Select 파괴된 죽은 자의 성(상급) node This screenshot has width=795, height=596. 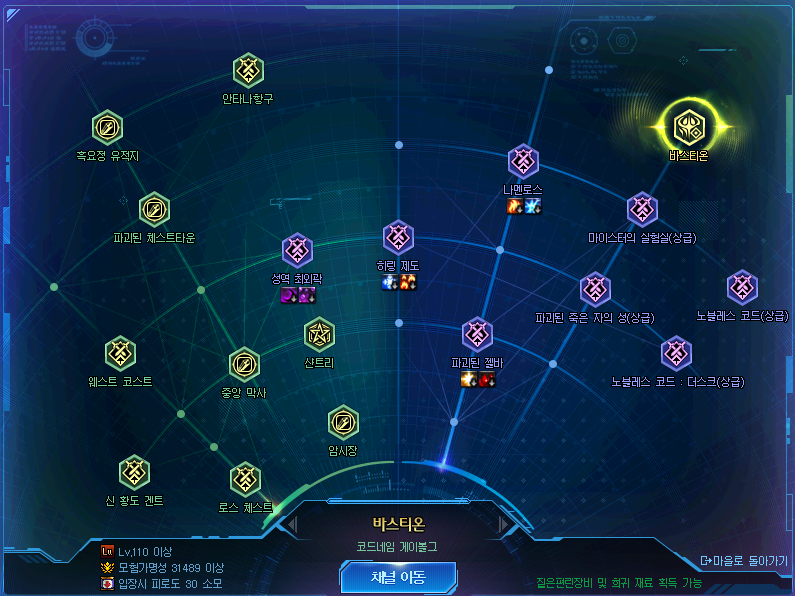pyautogui.click(x=595, y=290)
